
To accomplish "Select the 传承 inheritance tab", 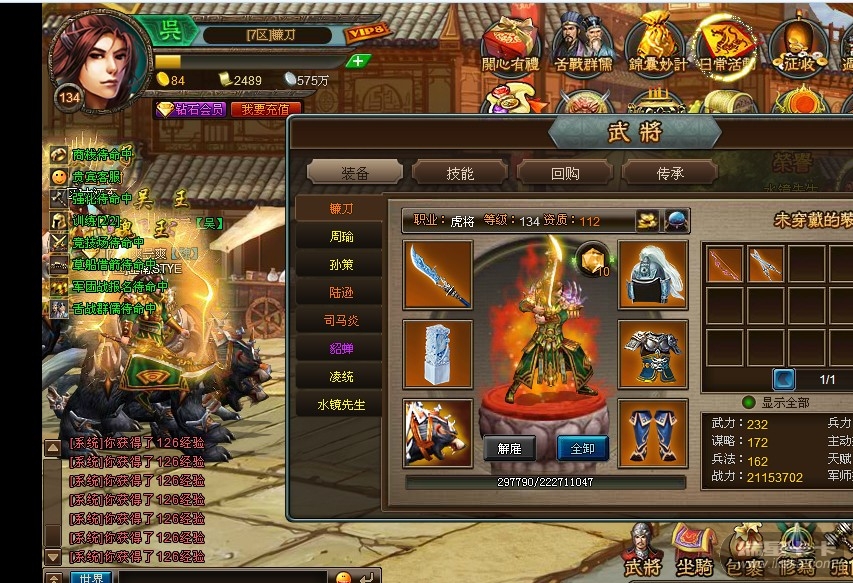I will [670, 173].
